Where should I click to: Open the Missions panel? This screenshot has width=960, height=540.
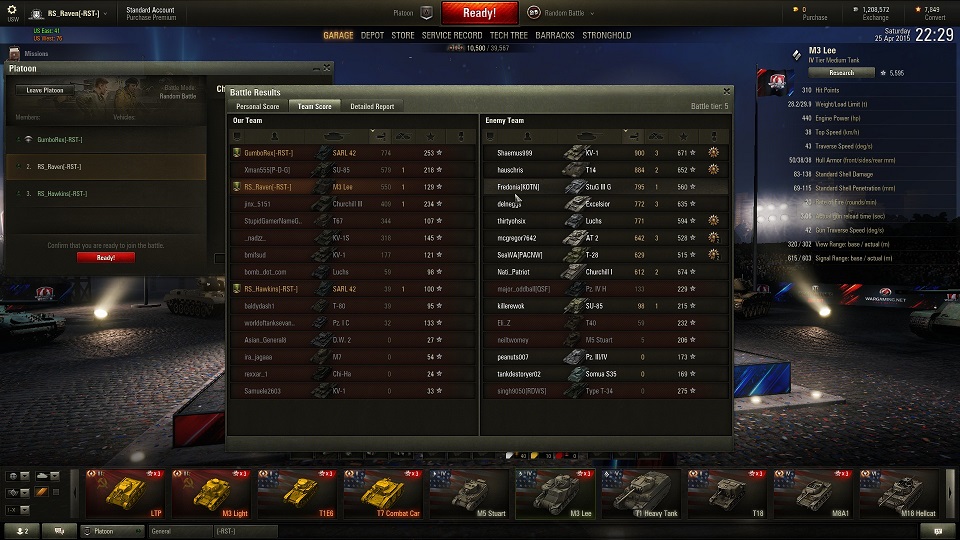36,53
